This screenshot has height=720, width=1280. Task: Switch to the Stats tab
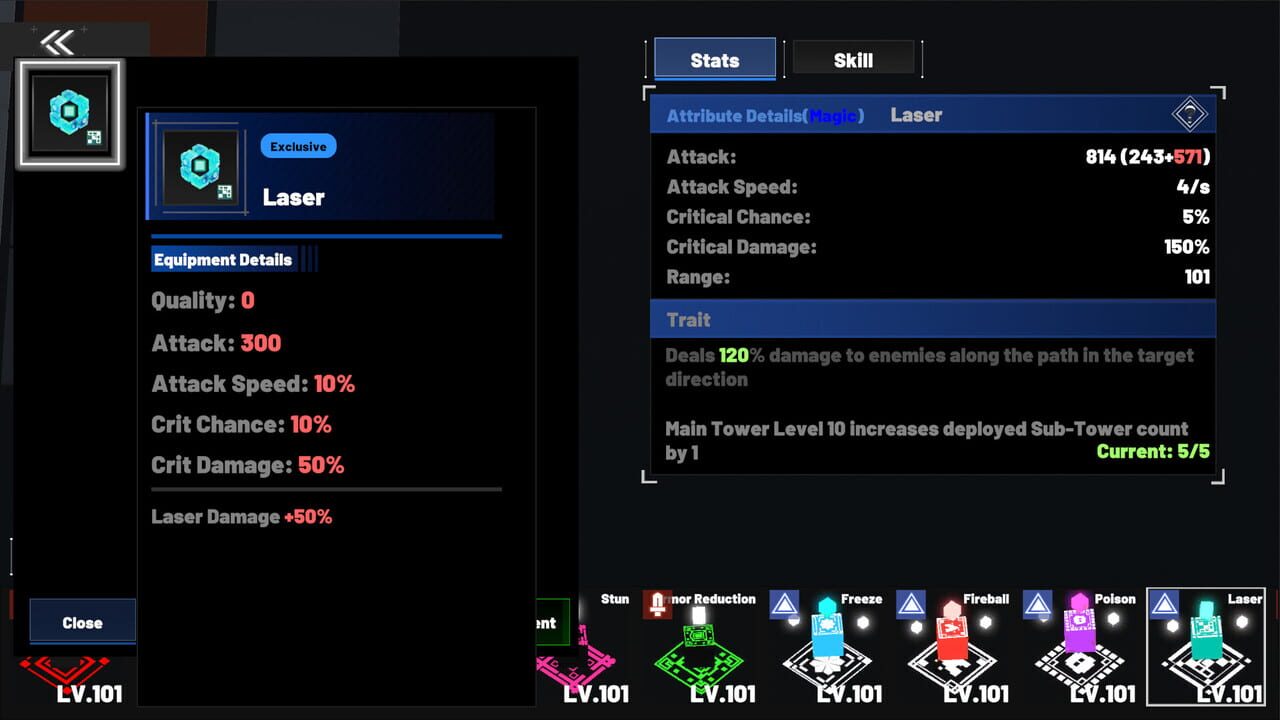pyautogui.click(x=713, y=59)
